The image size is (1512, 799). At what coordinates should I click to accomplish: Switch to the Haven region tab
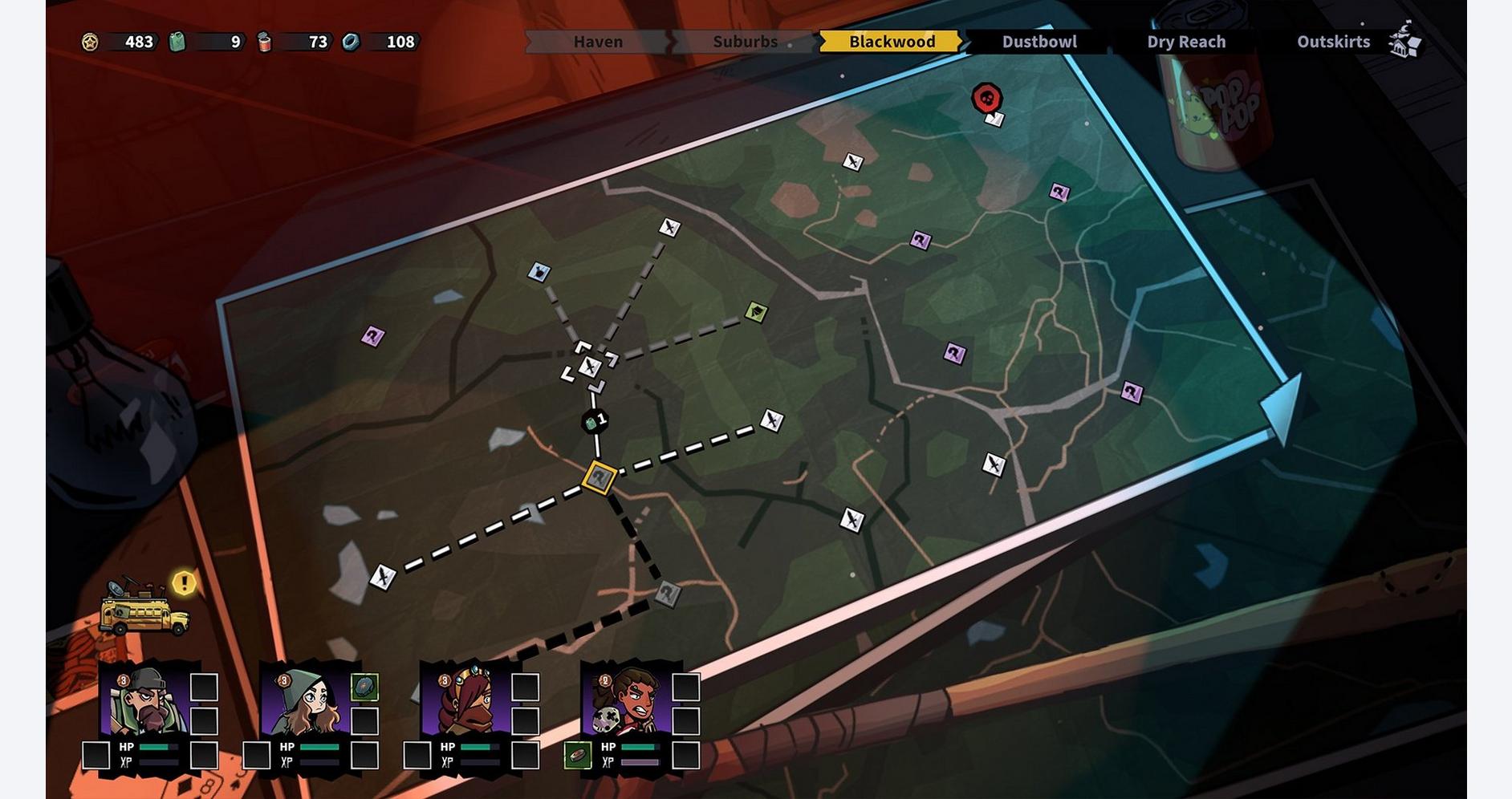[x=598, y=42]
